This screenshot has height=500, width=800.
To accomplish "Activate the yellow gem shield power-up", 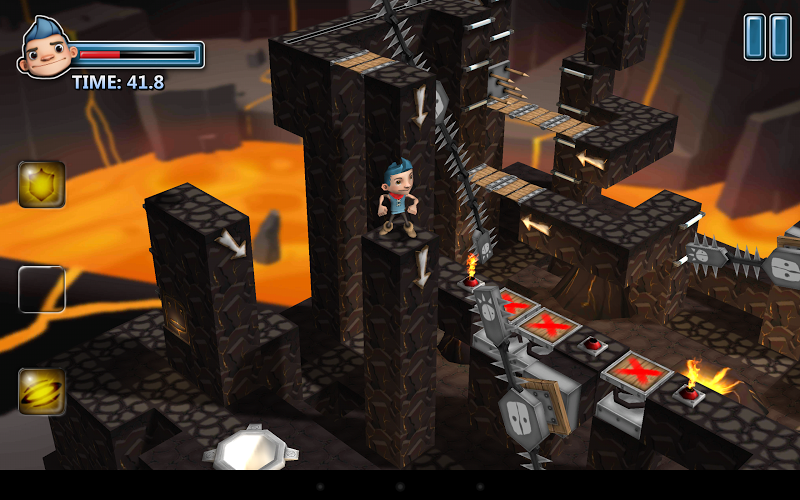I will [x=42, y=185].
